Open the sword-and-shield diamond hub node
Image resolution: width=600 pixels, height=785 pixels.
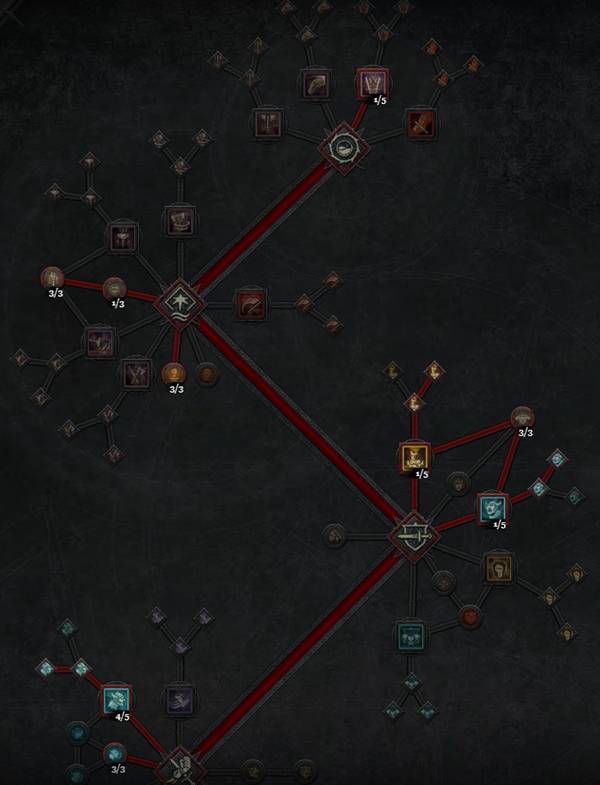point(414,538)
